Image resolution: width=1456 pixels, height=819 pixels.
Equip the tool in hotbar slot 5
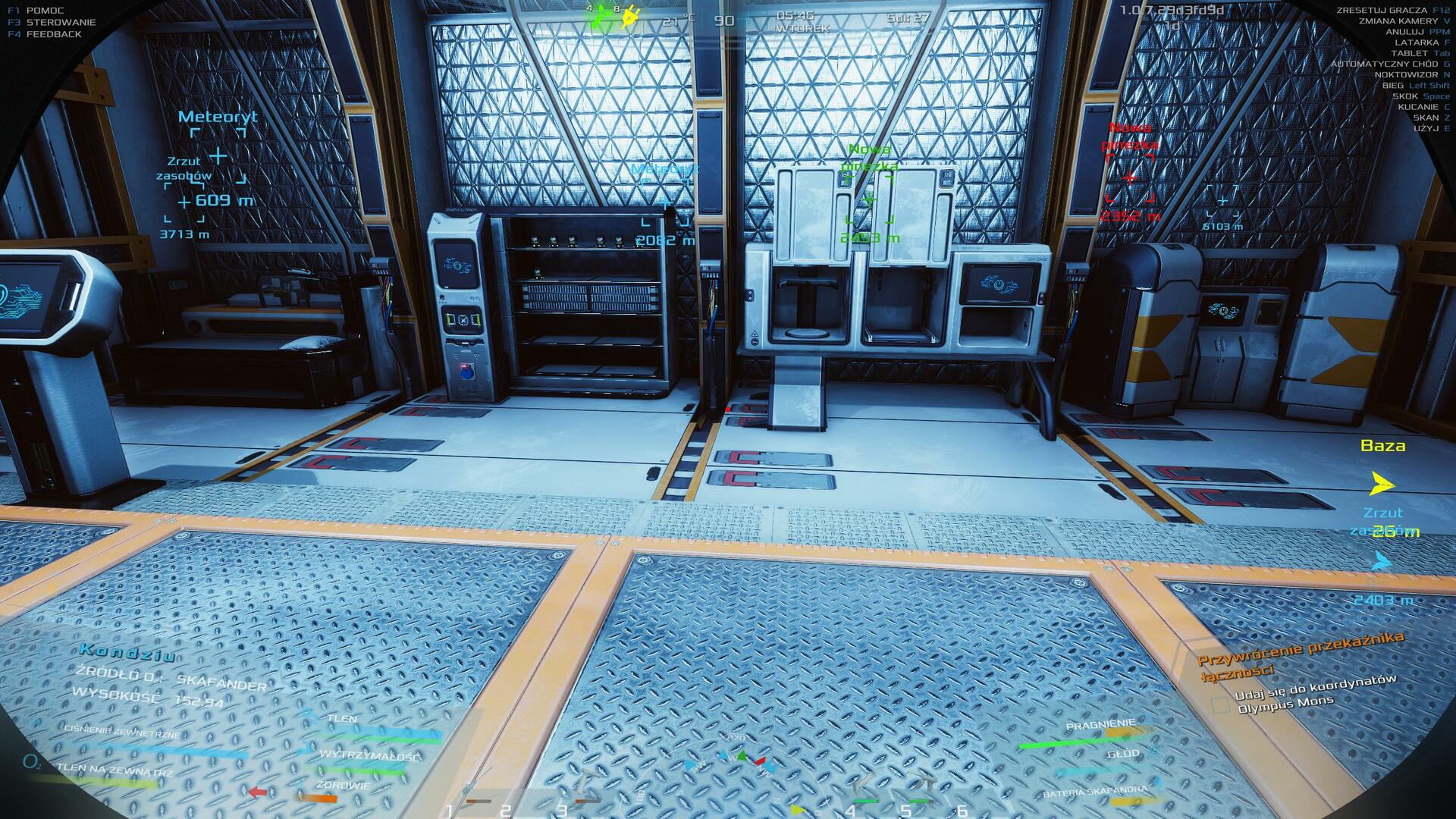919,791
